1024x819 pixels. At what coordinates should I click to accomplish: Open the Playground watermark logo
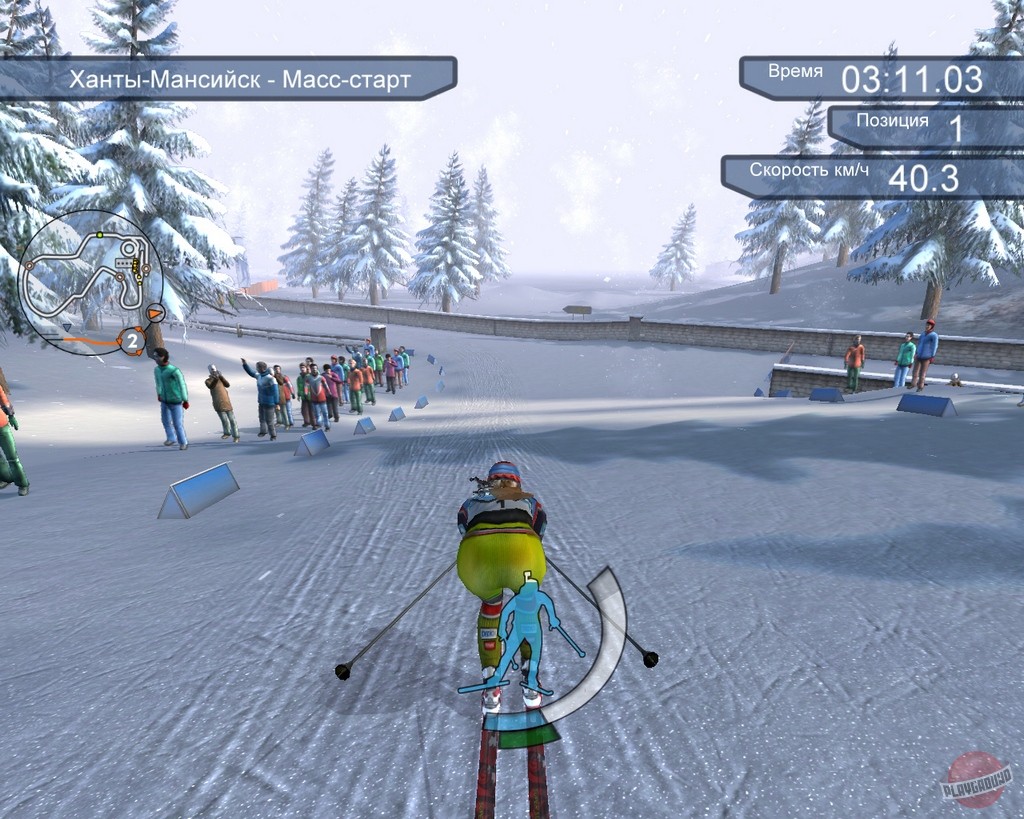click(975, 778)
